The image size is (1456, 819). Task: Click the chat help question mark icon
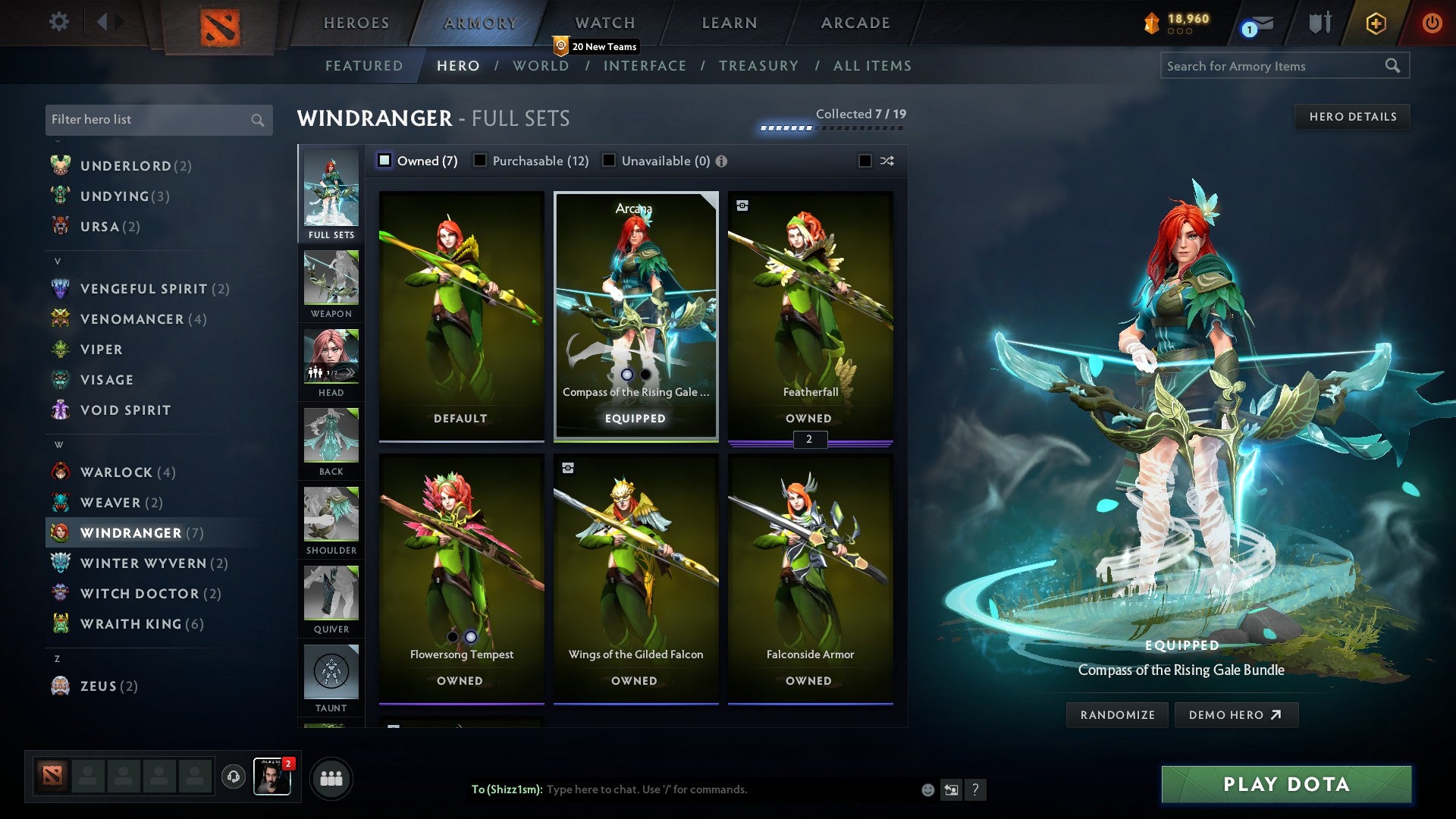tap(976, 789)
